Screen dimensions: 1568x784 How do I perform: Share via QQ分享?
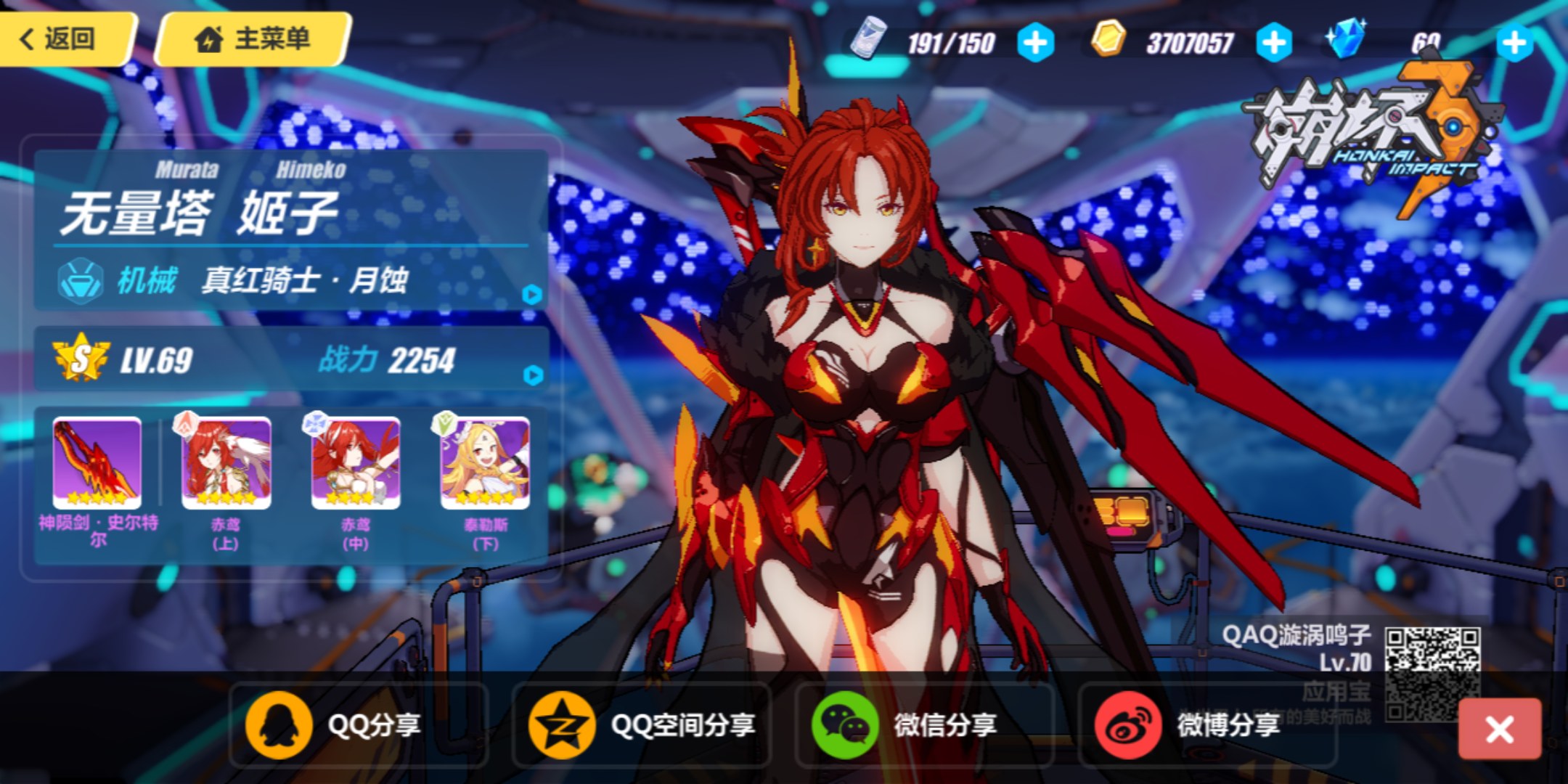pos(335,724)
